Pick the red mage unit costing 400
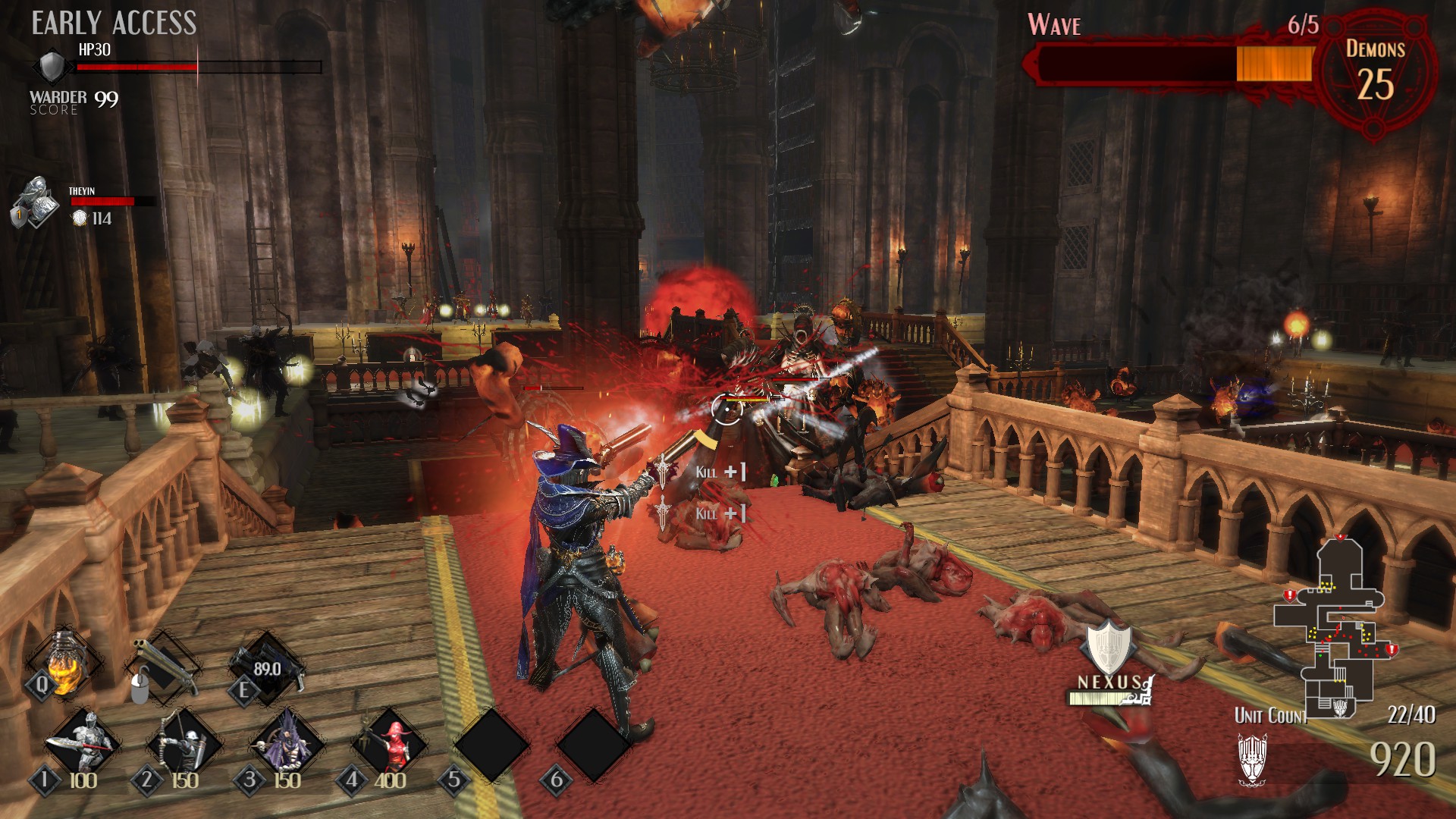This screenshot has height=819, width=1456. tap(390, 743)
